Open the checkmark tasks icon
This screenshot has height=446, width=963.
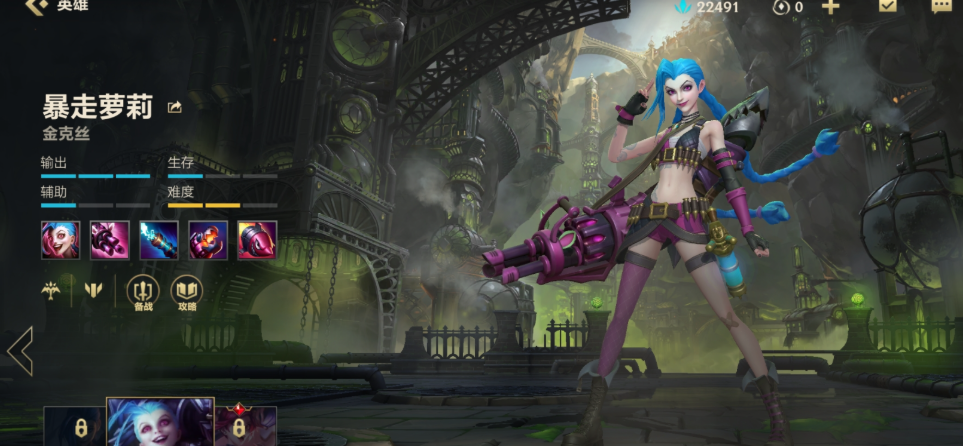click(887, 6)
